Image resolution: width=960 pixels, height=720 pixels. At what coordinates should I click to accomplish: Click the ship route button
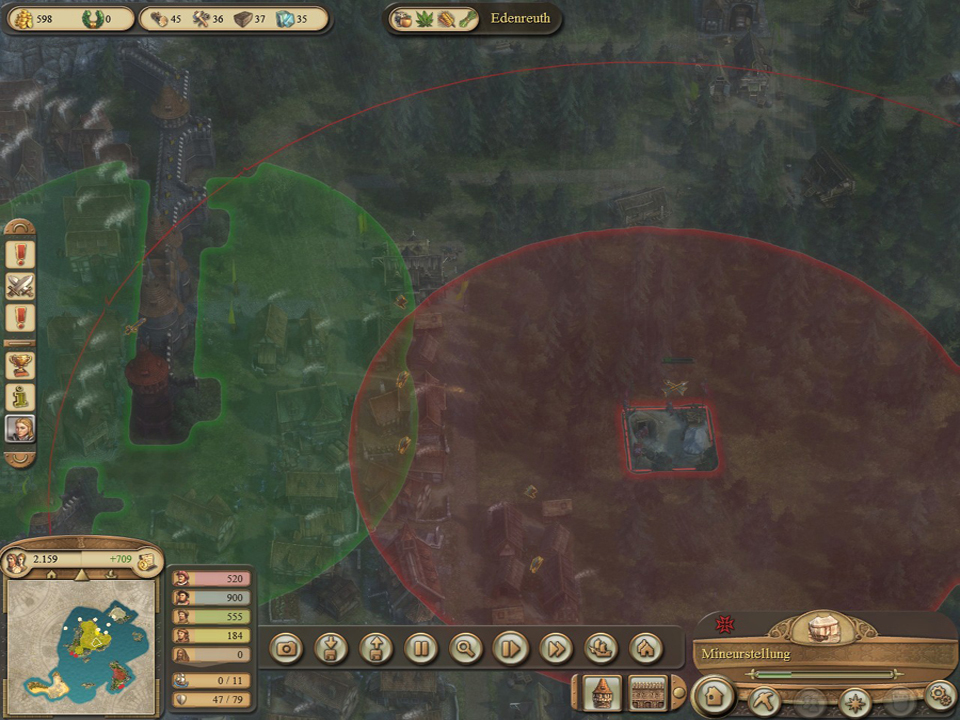(x=601, y=648)
